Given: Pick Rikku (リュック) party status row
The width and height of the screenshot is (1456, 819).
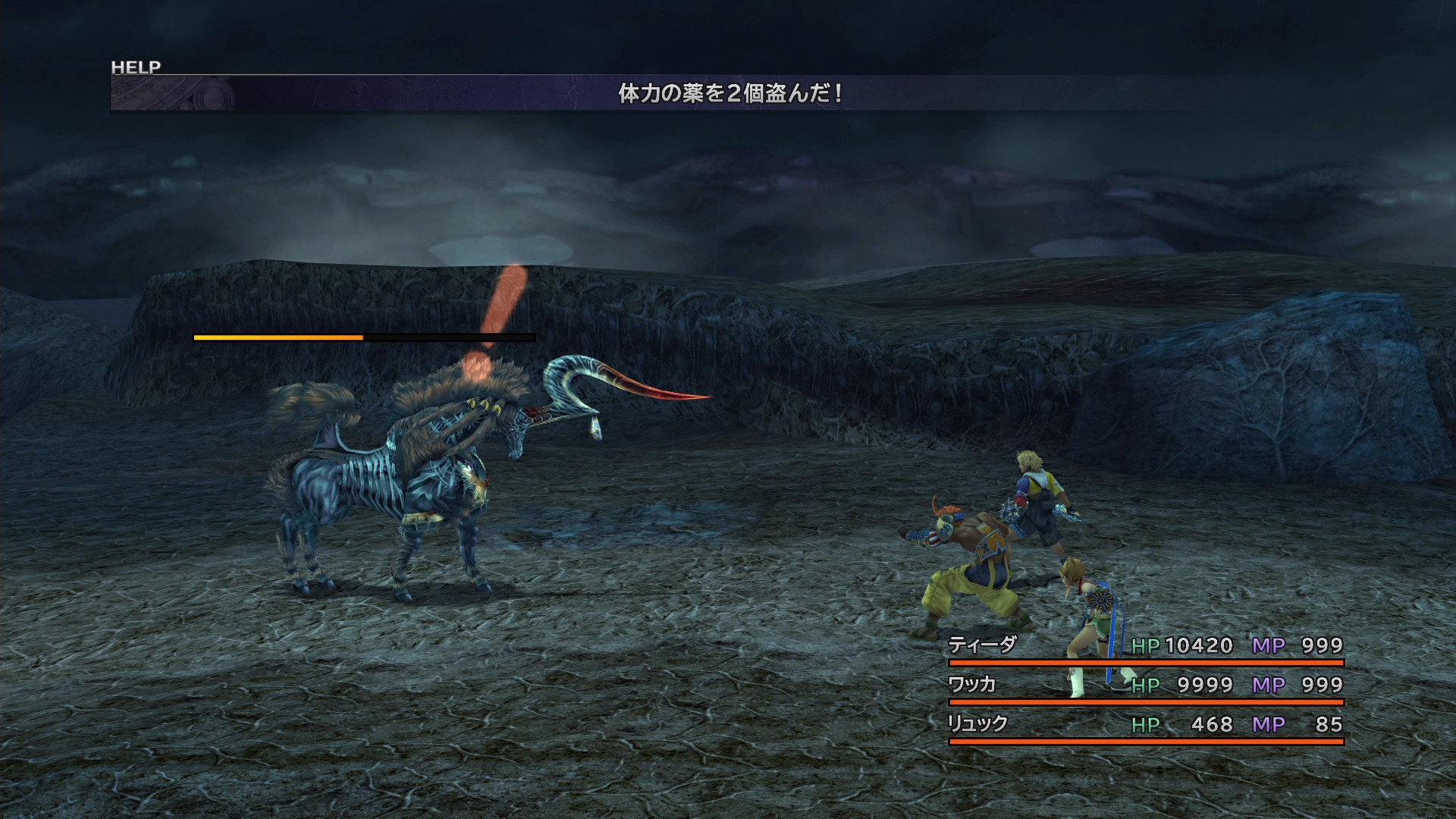Looking at the screenshot, I should click(x=1145, y=725).
